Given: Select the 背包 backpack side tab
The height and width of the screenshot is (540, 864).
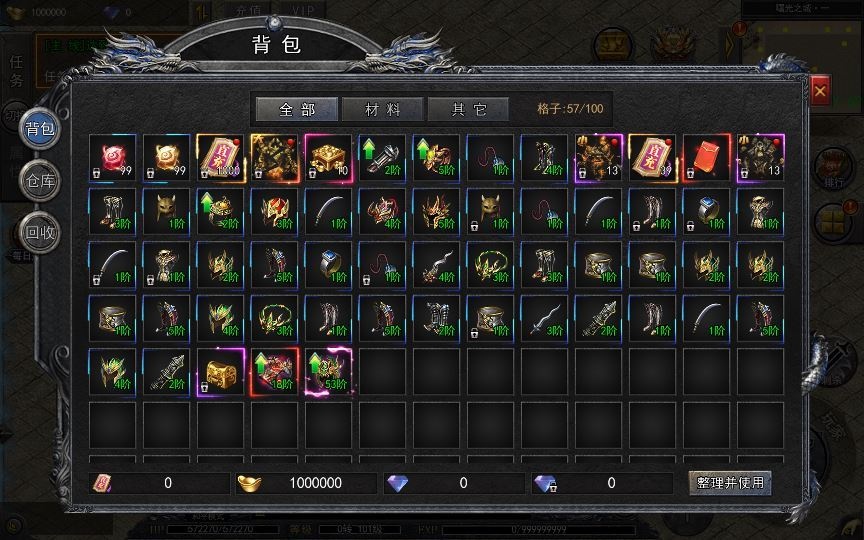Looking at the screenshot, I should (40, 128).
